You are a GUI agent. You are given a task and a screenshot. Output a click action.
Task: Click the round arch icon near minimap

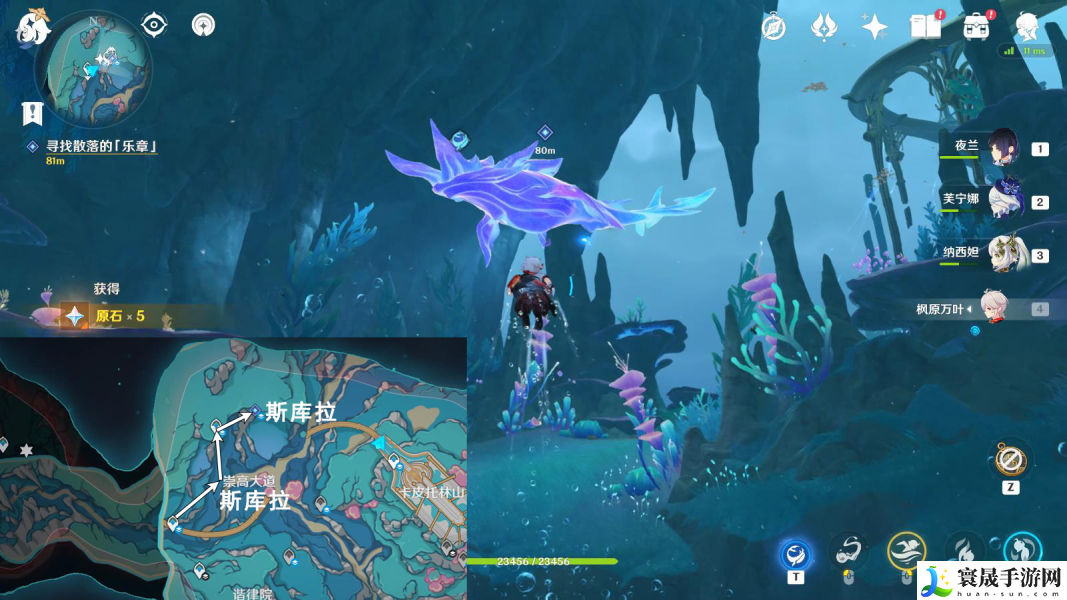tap(203, 24)
